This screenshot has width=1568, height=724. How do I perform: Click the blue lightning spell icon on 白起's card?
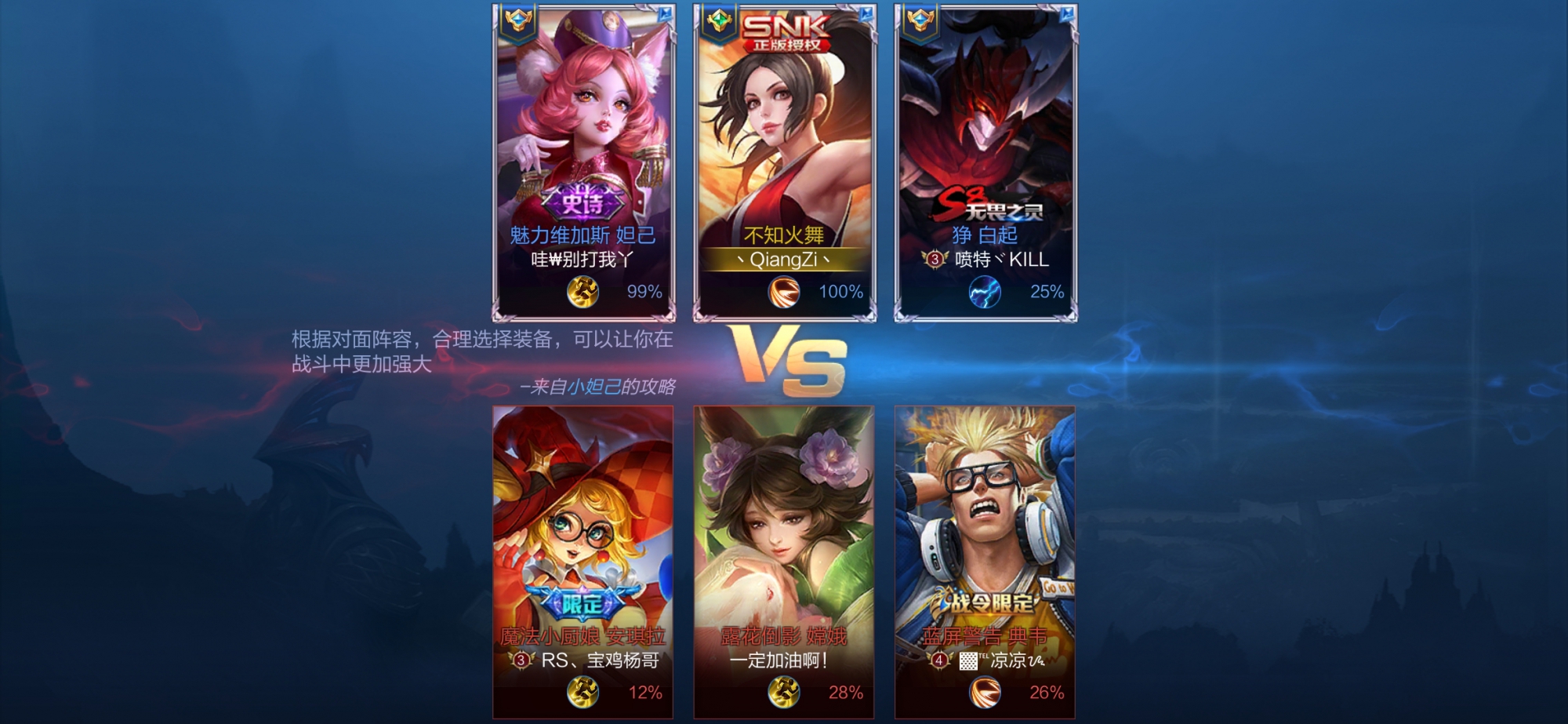click(985, 293)
